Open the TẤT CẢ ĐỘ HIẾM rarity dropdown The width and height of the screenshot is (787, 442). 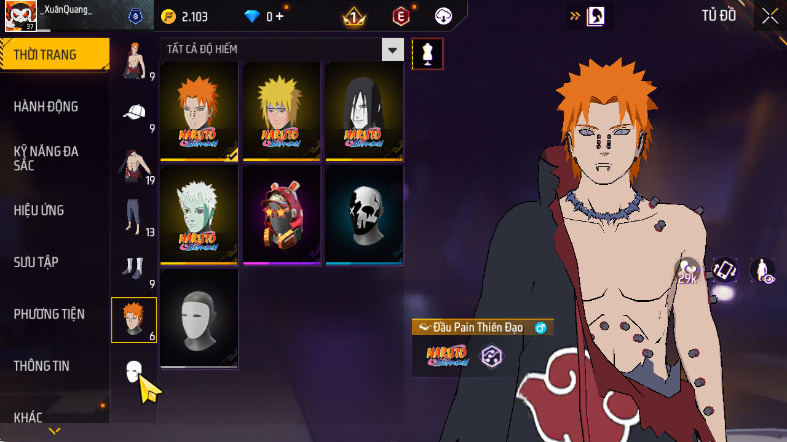click(x=282, y=50)
